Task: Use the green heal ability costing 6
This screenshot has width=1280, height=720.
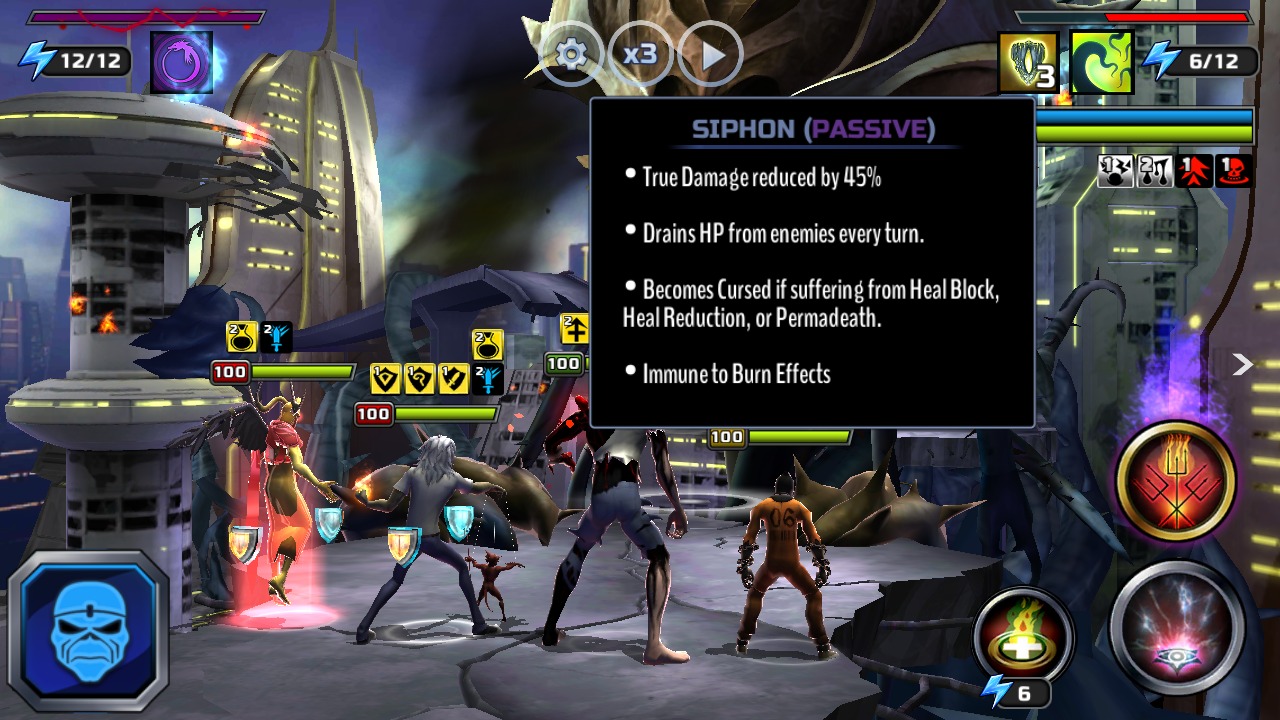Action: [1023, 636]
